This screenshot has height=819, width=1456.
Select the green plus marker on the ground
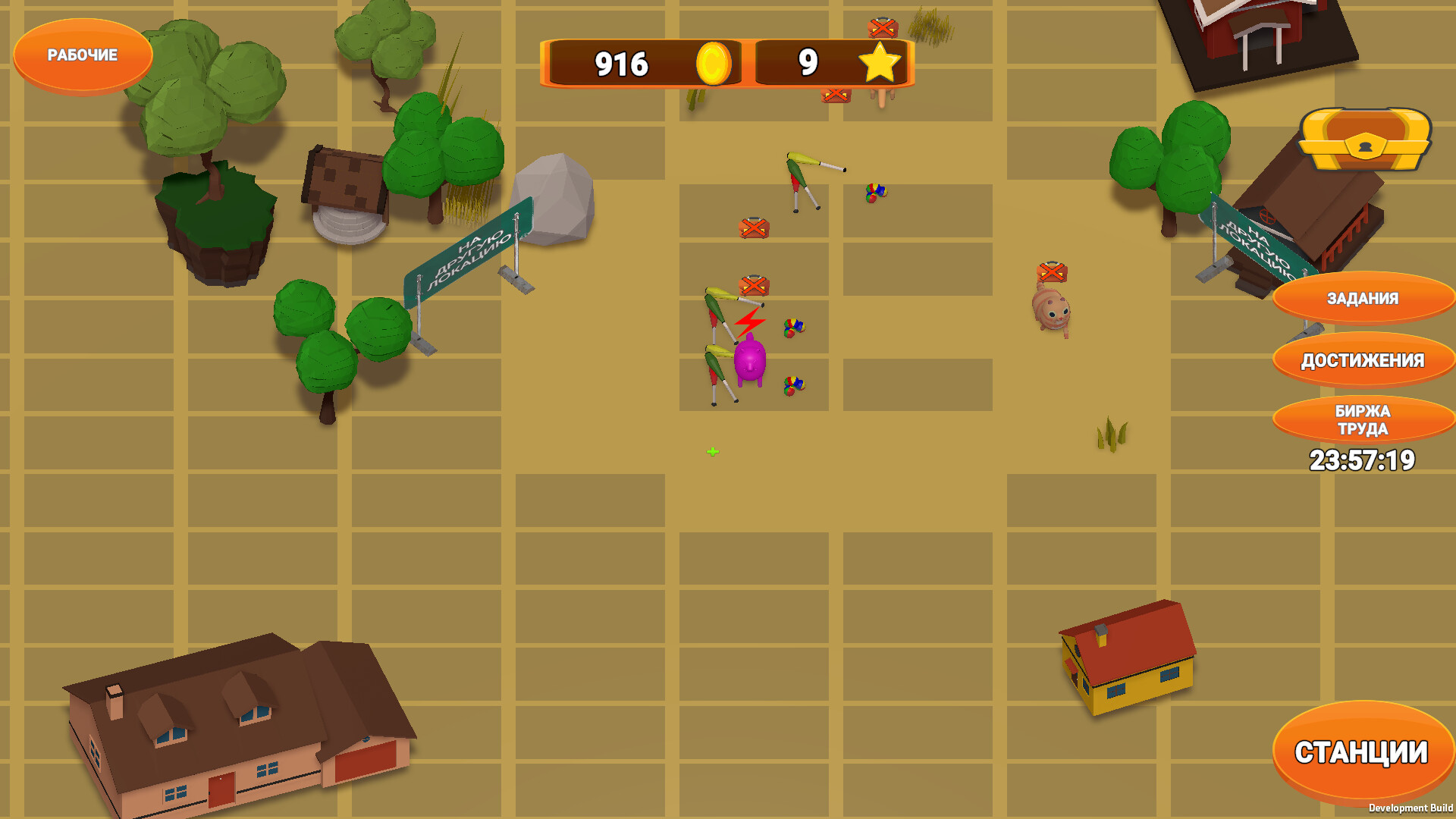point(711,451)
